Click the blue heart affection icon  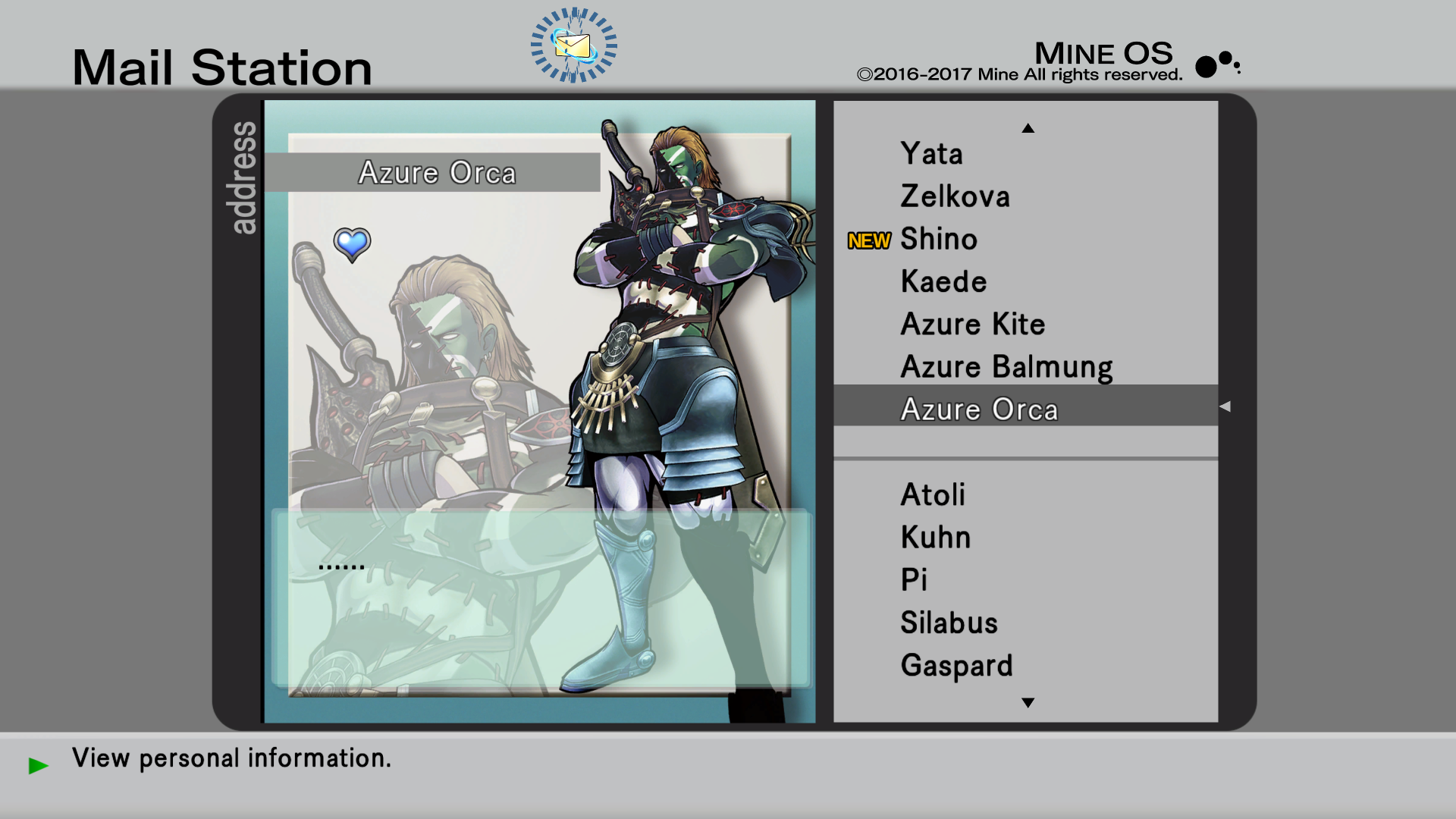352,244
